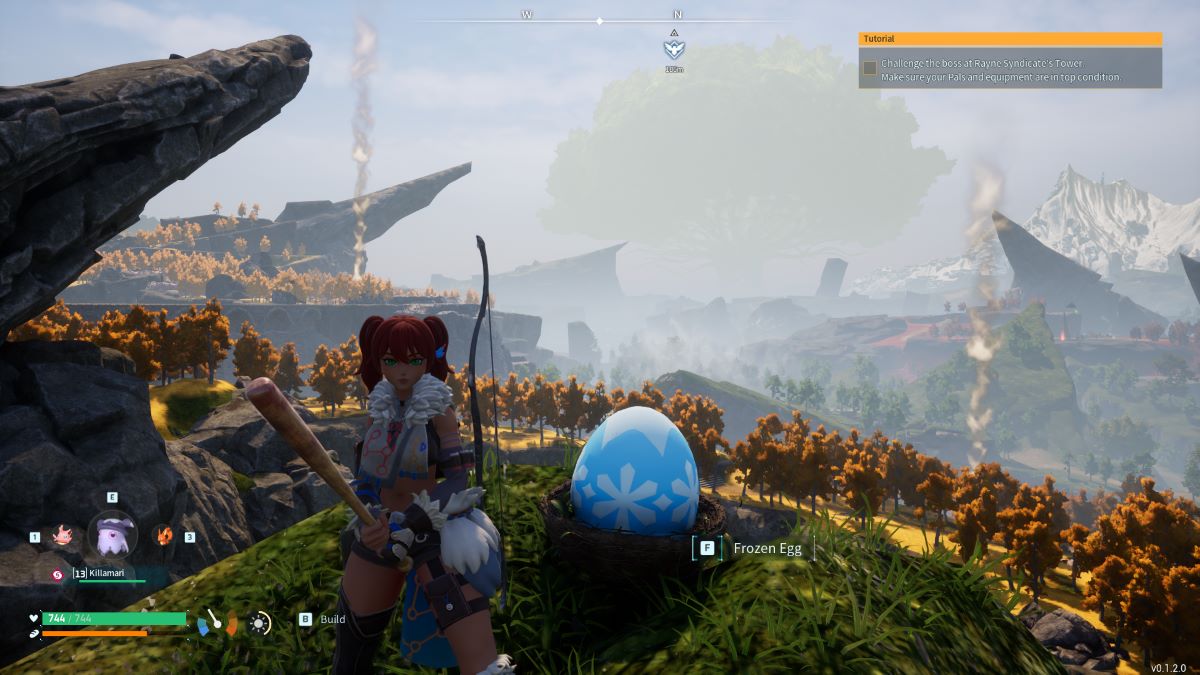Select Killamari's dark element badge

click(59, 574)
